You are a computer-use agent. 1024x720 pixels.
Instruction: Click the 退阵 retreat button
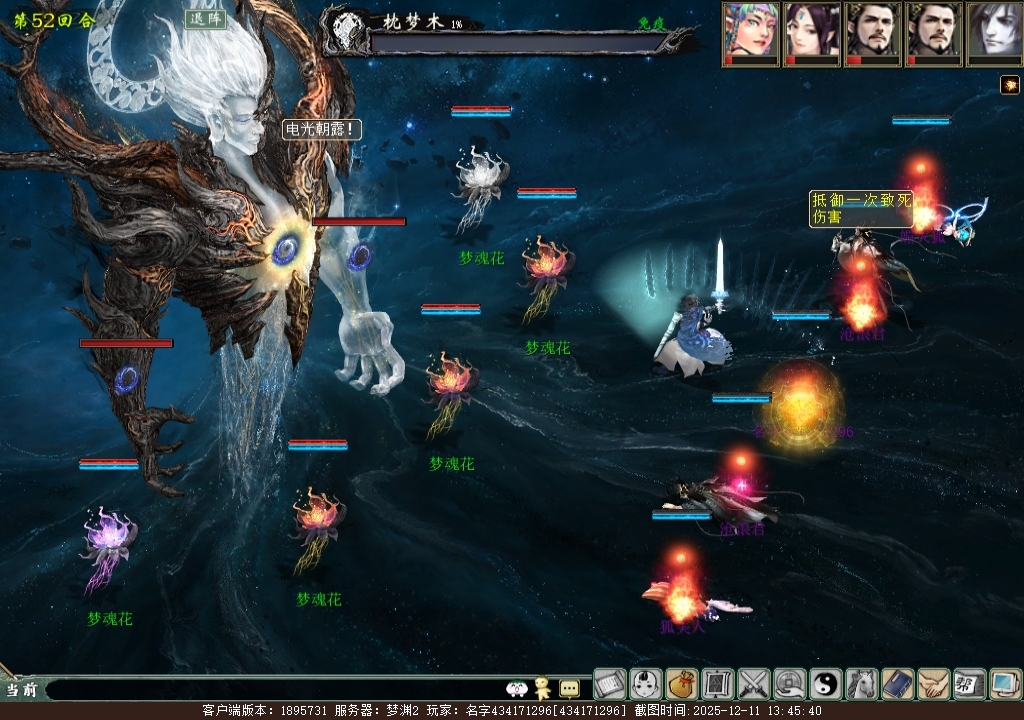(205, 20)
